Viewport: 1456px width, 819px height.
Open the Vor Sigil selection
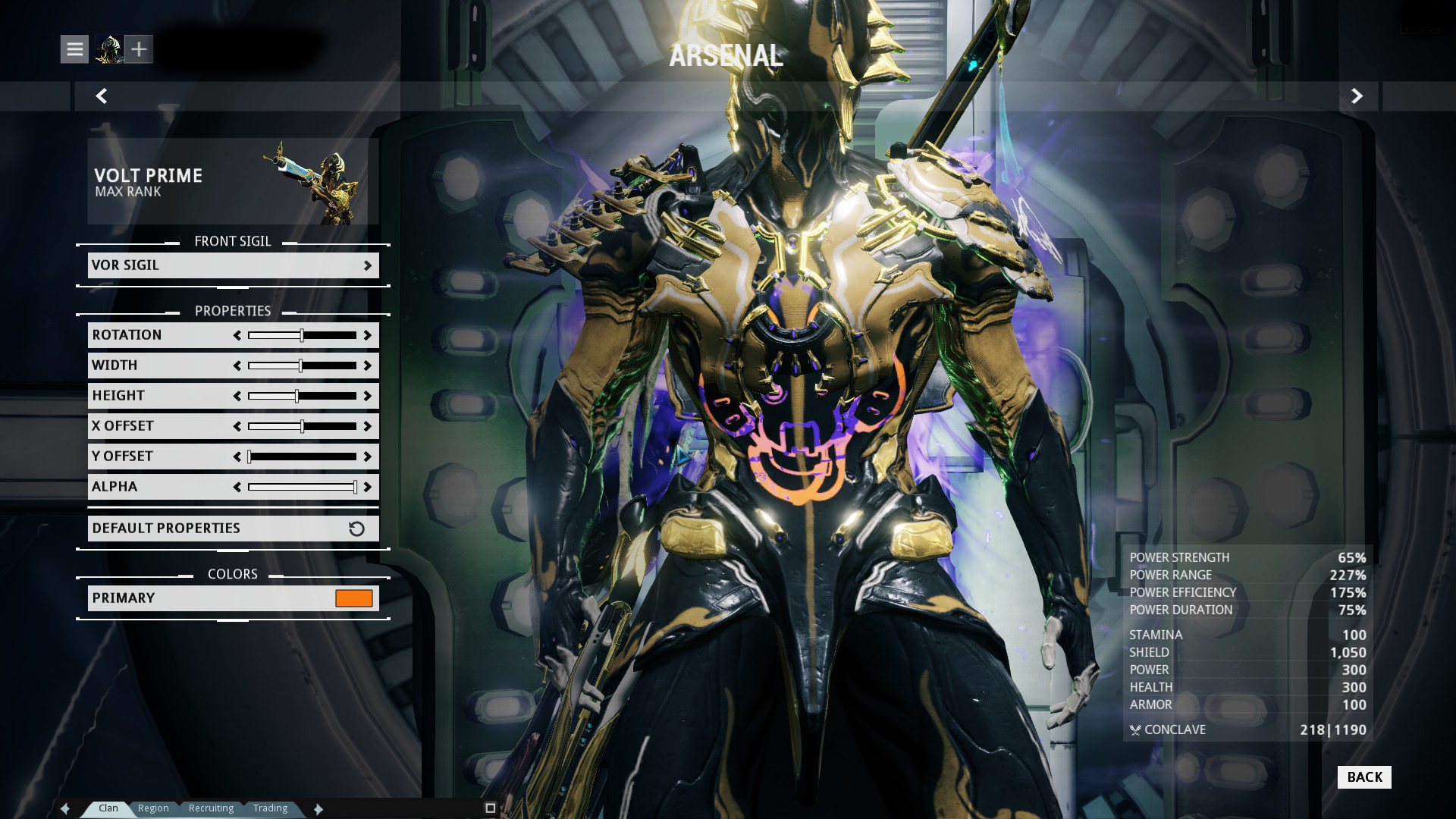(233, 265)
